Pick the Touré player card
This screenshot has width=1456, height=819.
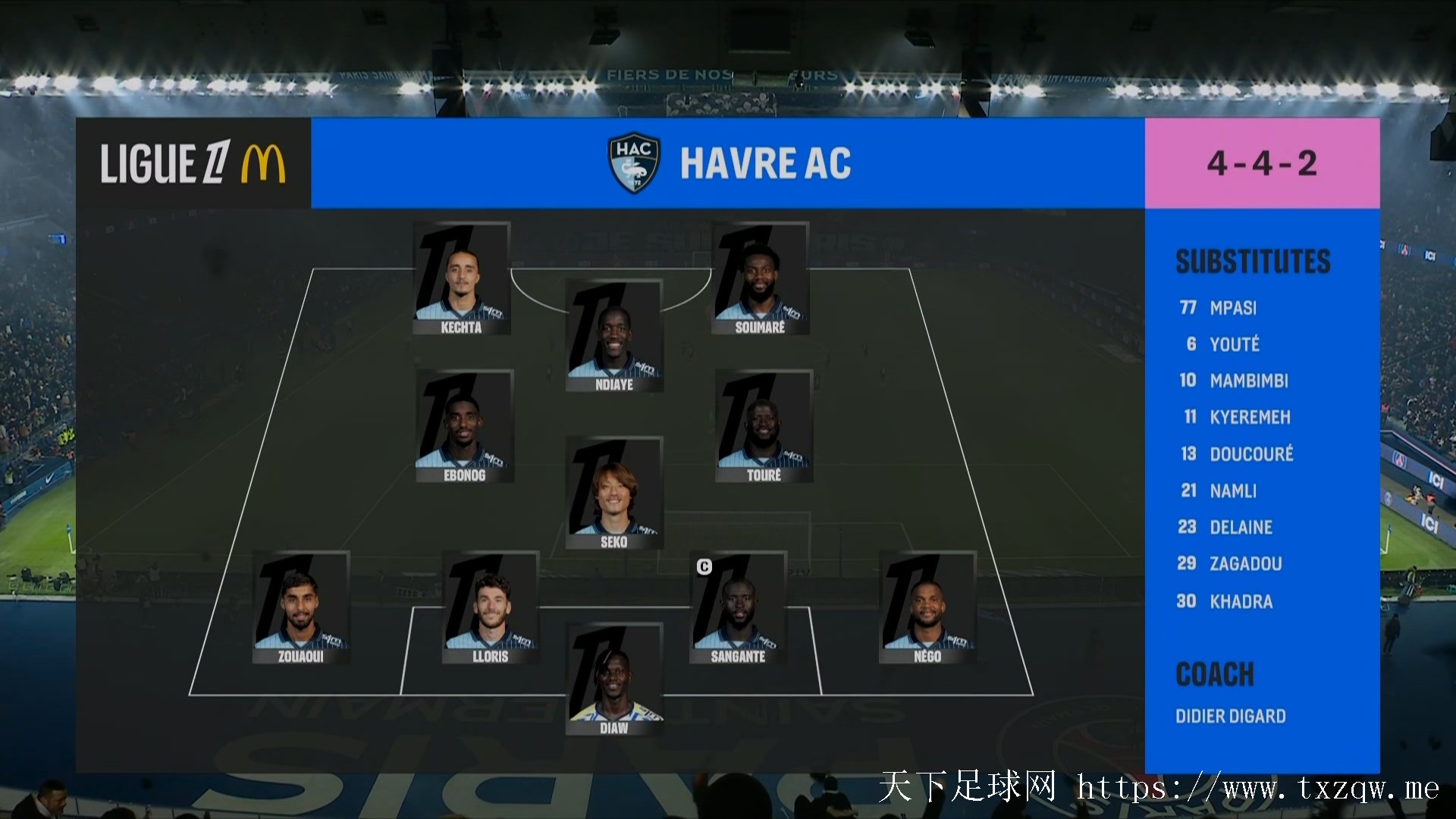tap(764, 426)
